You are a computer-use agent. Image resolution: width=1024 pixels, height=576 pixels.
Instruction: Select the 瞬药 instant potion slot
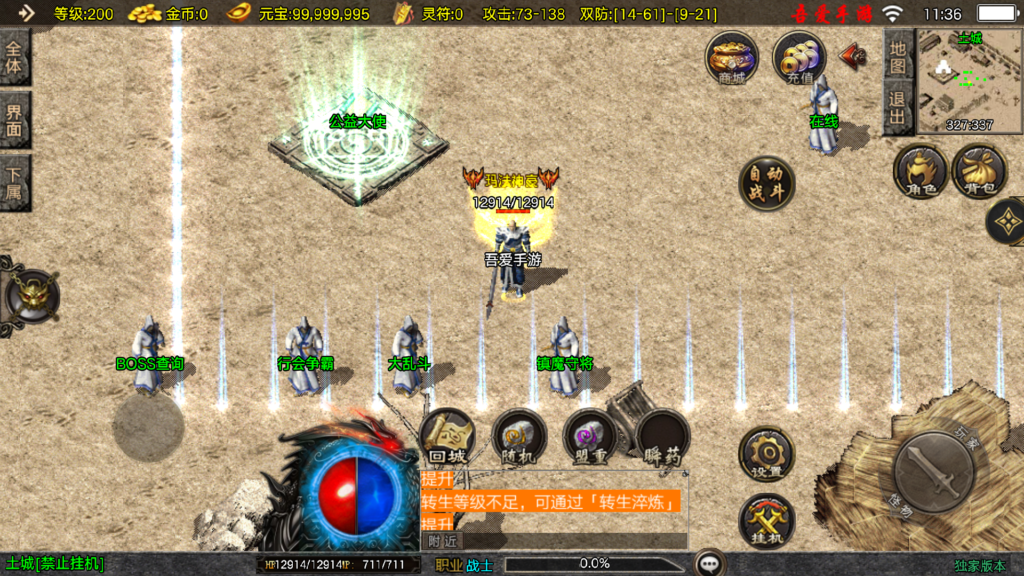pyautogui.click(x=663, y=438)
